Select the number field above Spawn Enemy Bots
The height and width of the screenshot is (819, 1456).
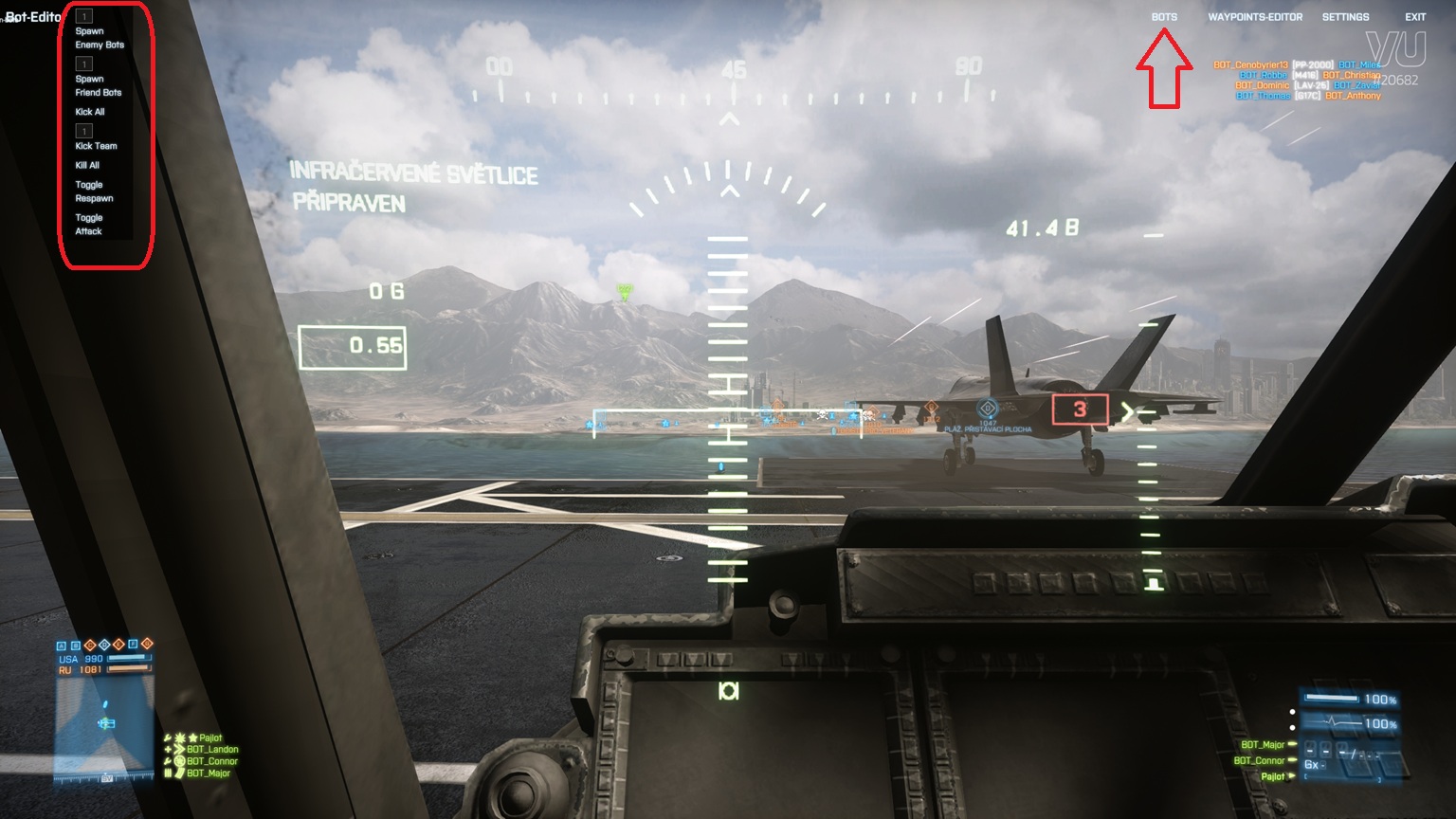click(x=84, y=16)
